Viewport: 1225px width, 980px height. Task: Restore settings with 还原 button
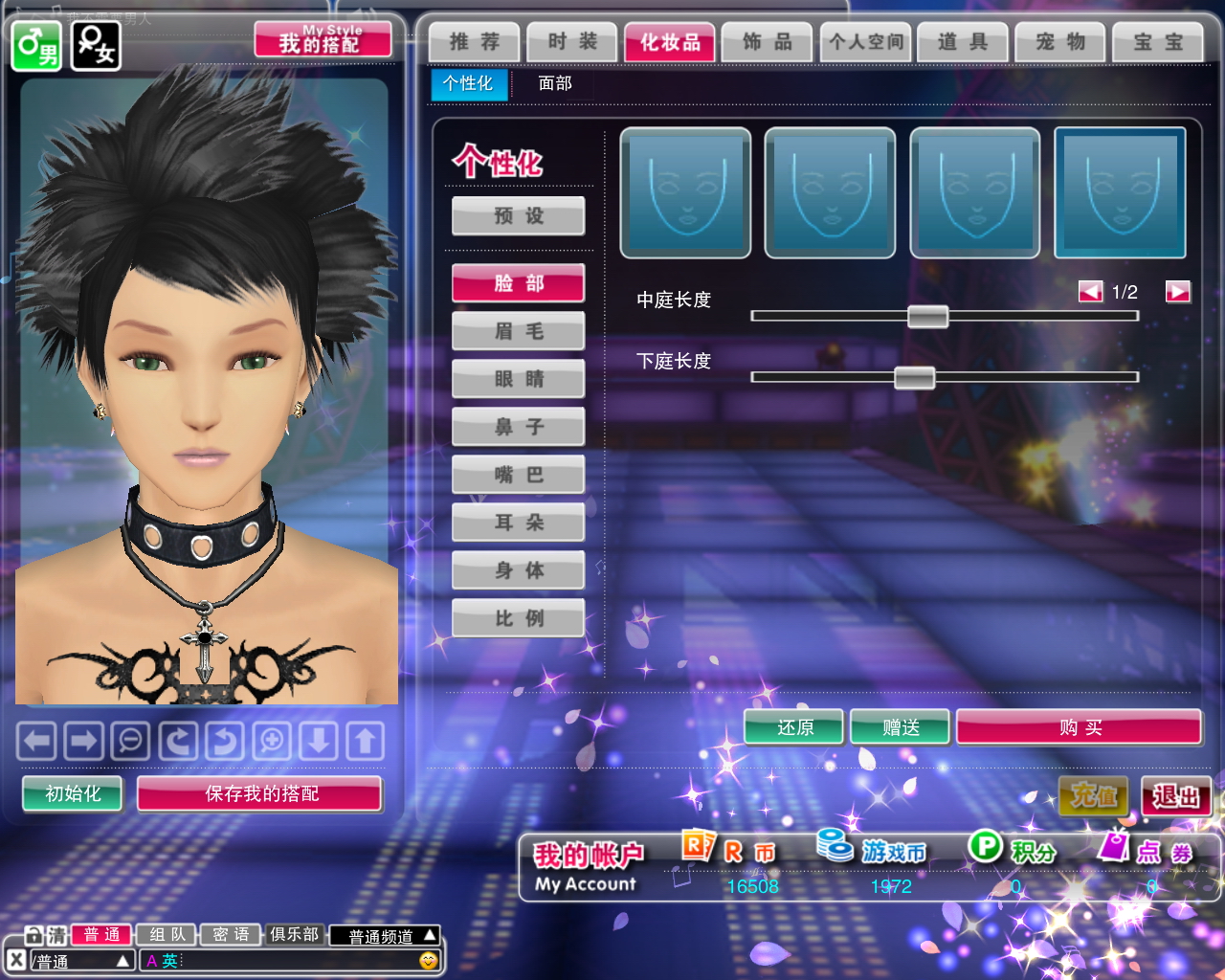pyautogui.click(x=794, y=727)
